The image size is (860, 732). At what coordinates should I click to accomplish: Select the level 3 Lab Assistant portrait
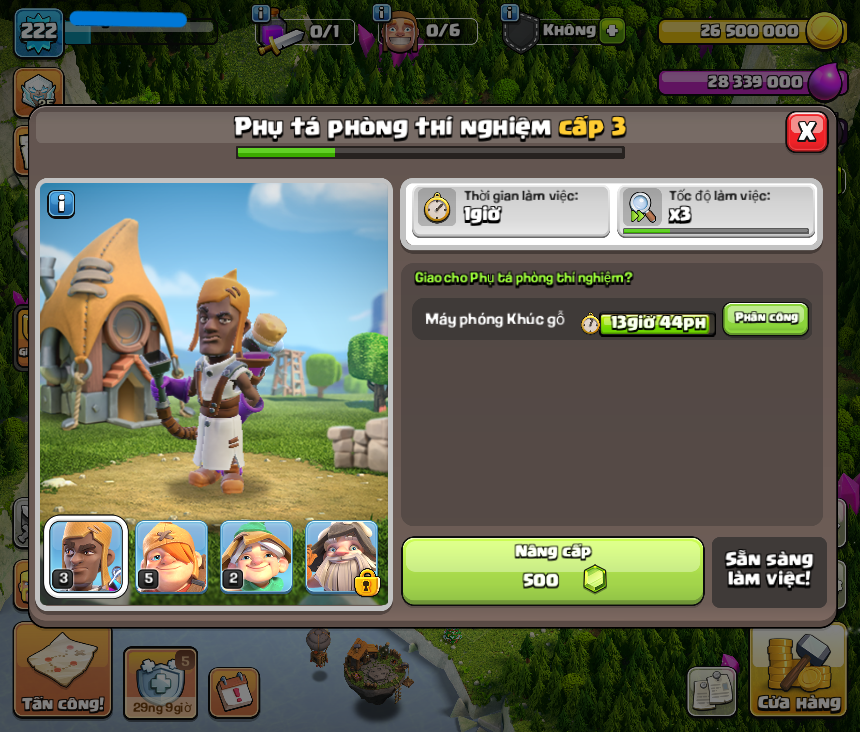pyautogui.click(x=86, y=556)
